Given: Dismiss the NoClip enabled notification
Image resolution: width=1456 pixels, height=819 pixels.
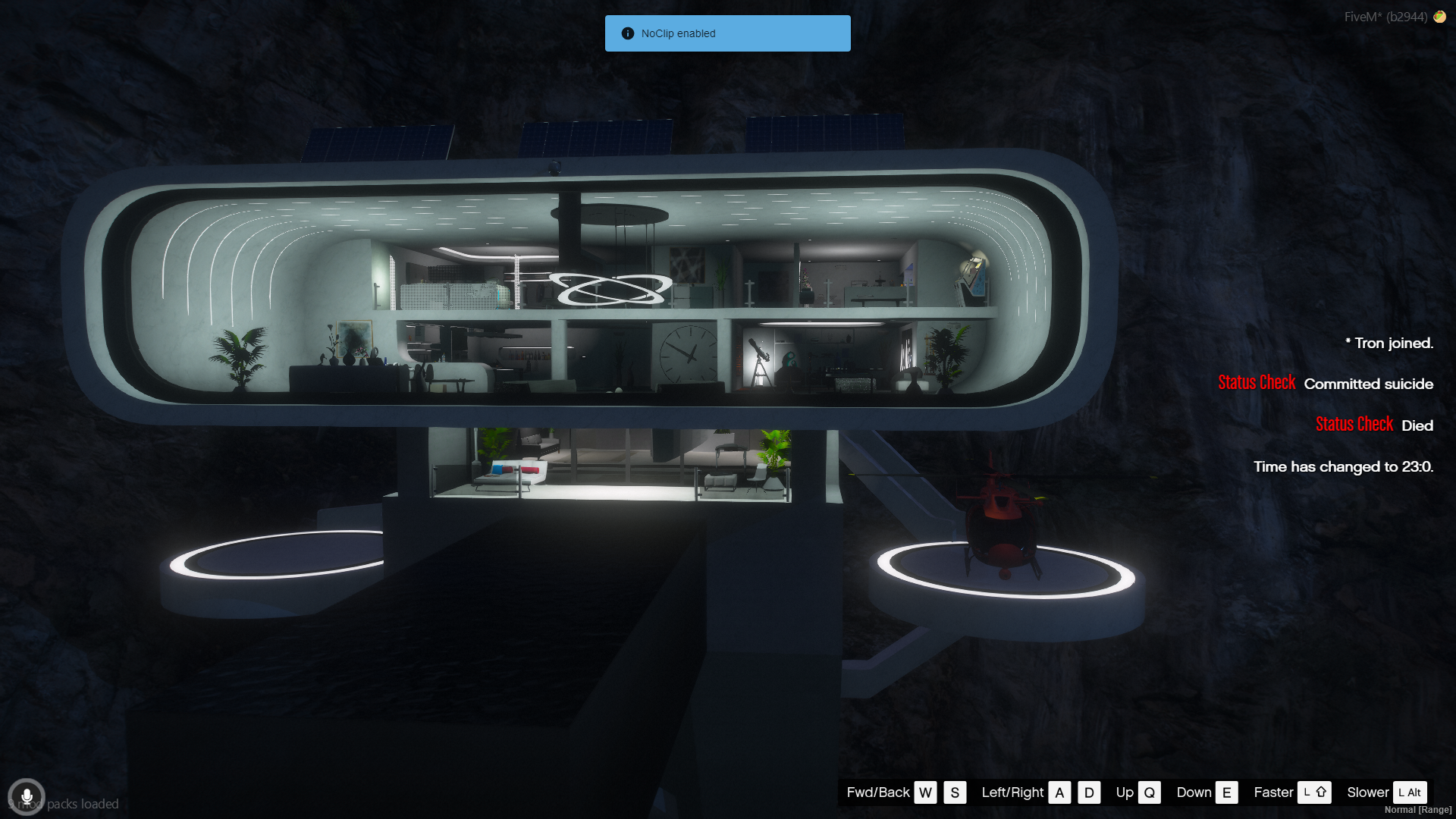Looking at the screenshot, I should (x=727, y=33).
